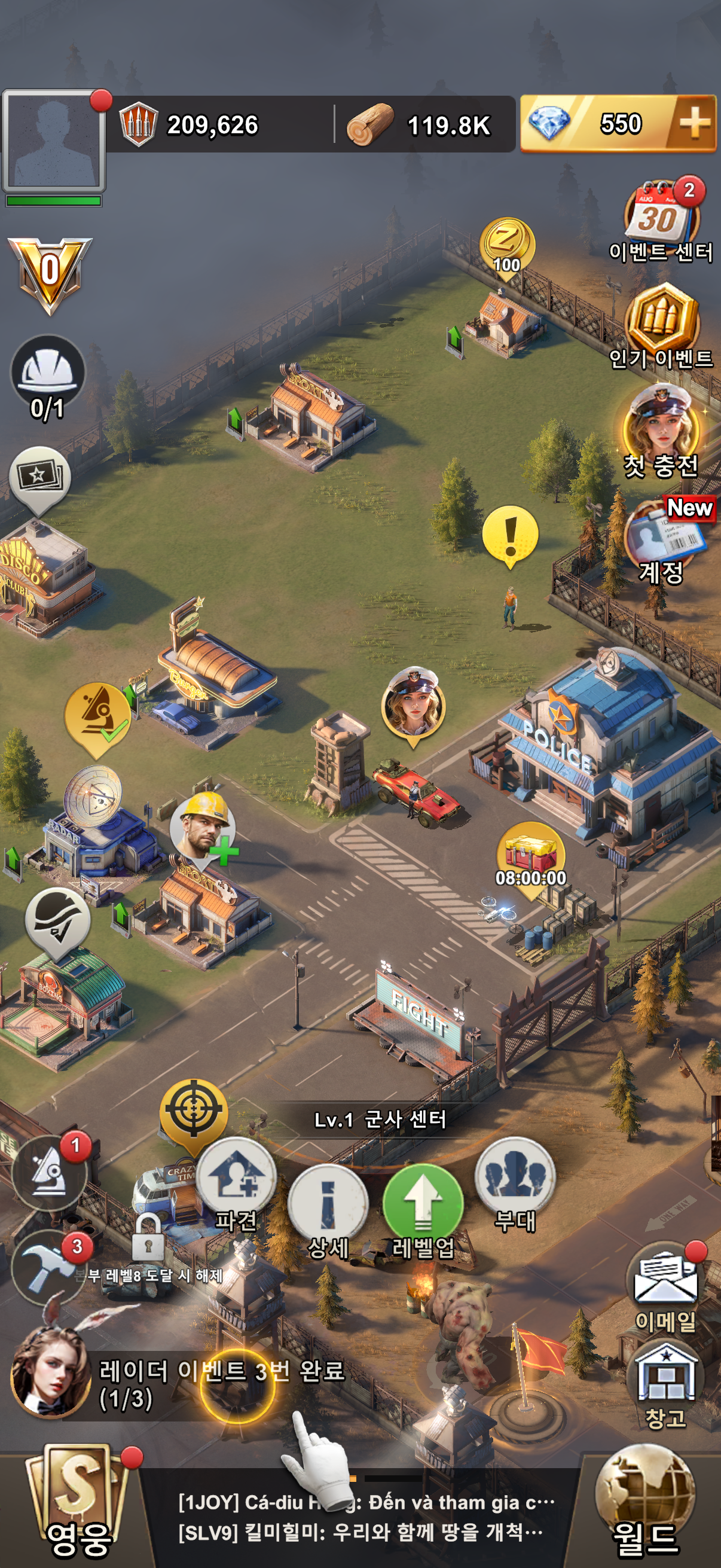Add diamonds with the plus button
Viewport: 721px width, 1568px height.
693,124
